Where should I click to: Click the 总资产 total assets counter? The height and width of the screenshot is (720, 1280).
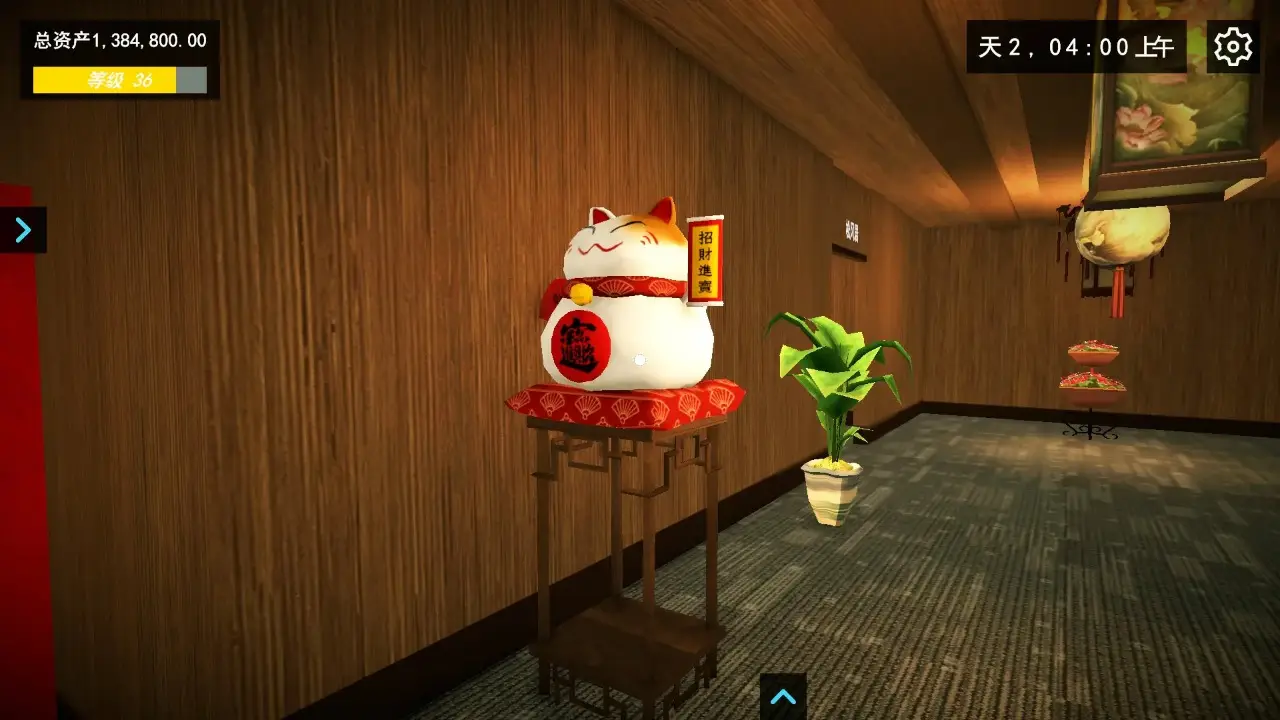(118, 41)
